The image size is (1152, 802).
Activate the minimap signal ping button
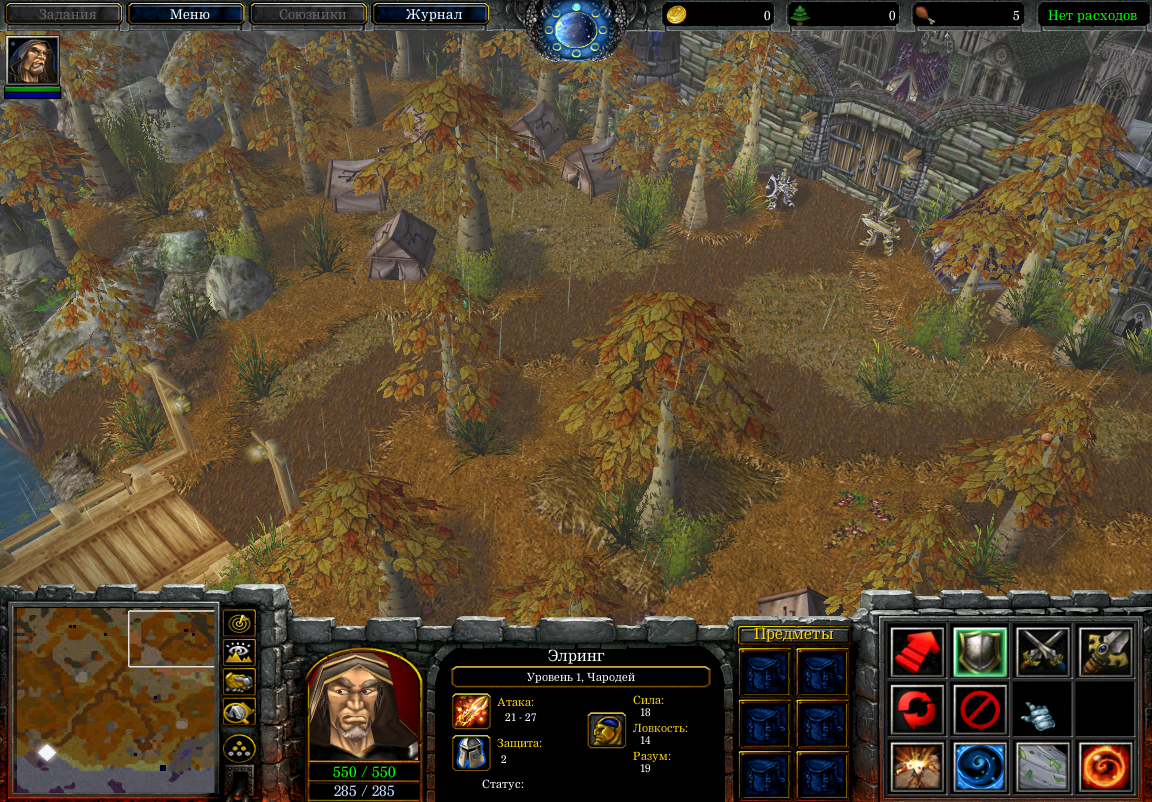pos(240,623)
